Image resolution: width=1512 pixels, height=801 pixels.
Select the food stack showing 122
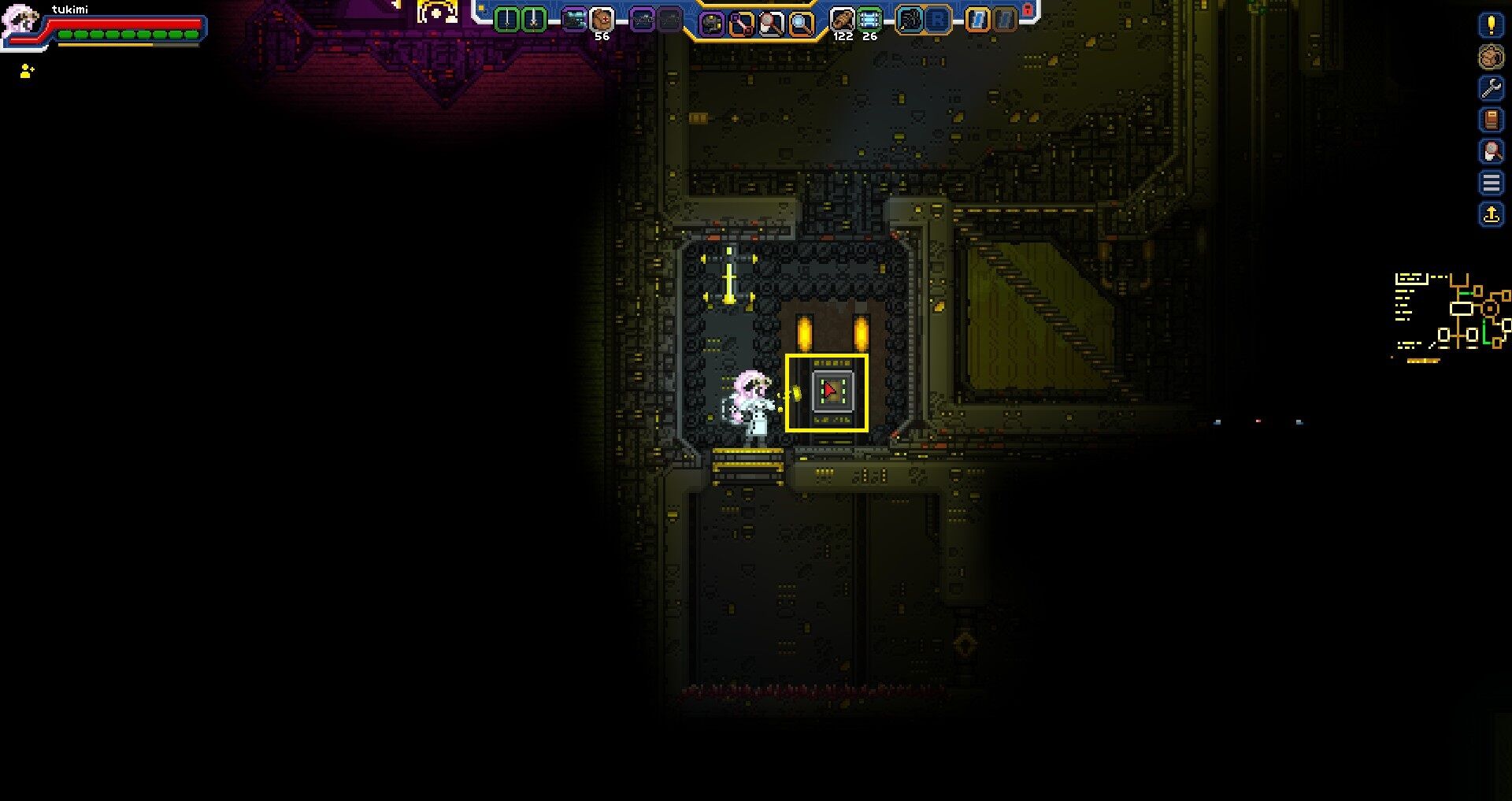pos(841,20)
